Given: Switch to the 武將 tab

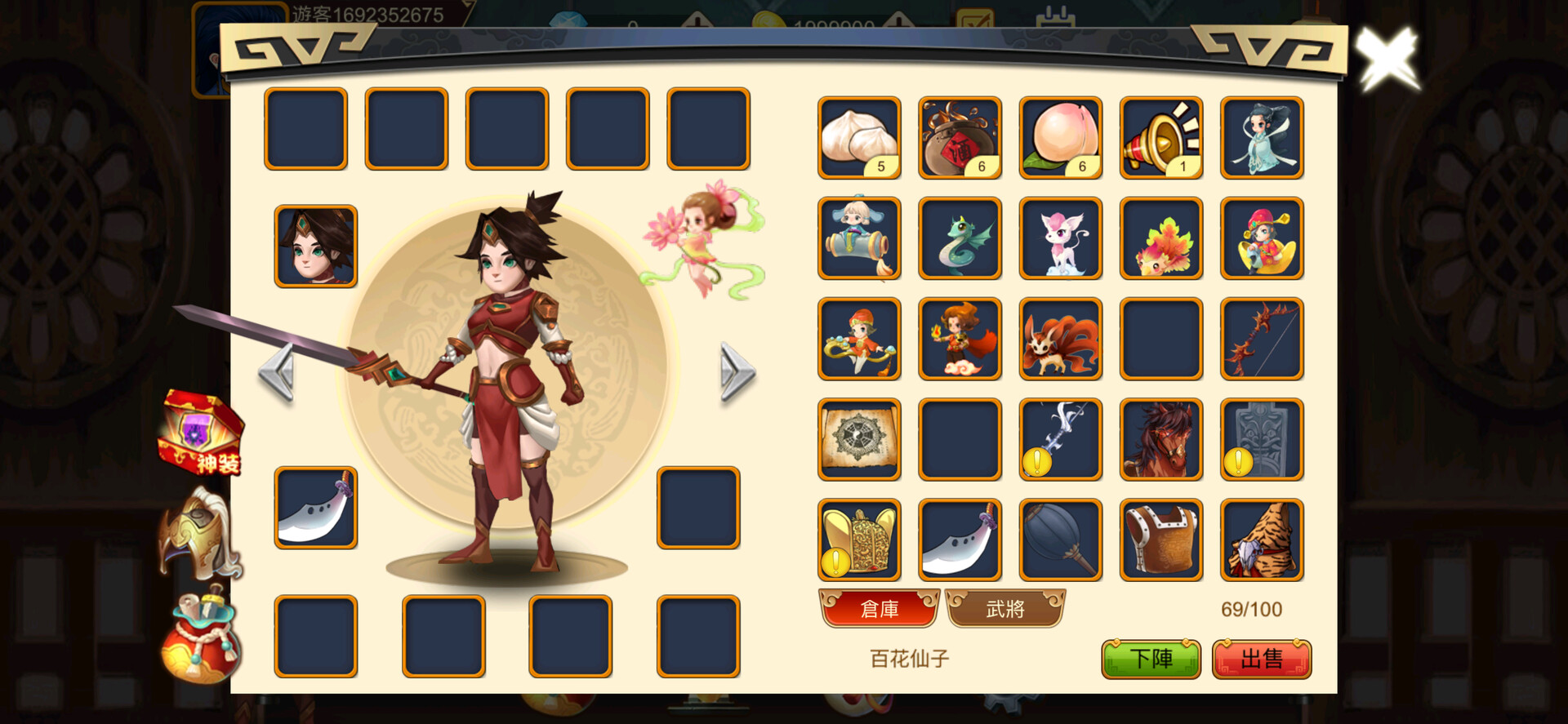Looking at the screenshot, I should tap(1005, 609).
